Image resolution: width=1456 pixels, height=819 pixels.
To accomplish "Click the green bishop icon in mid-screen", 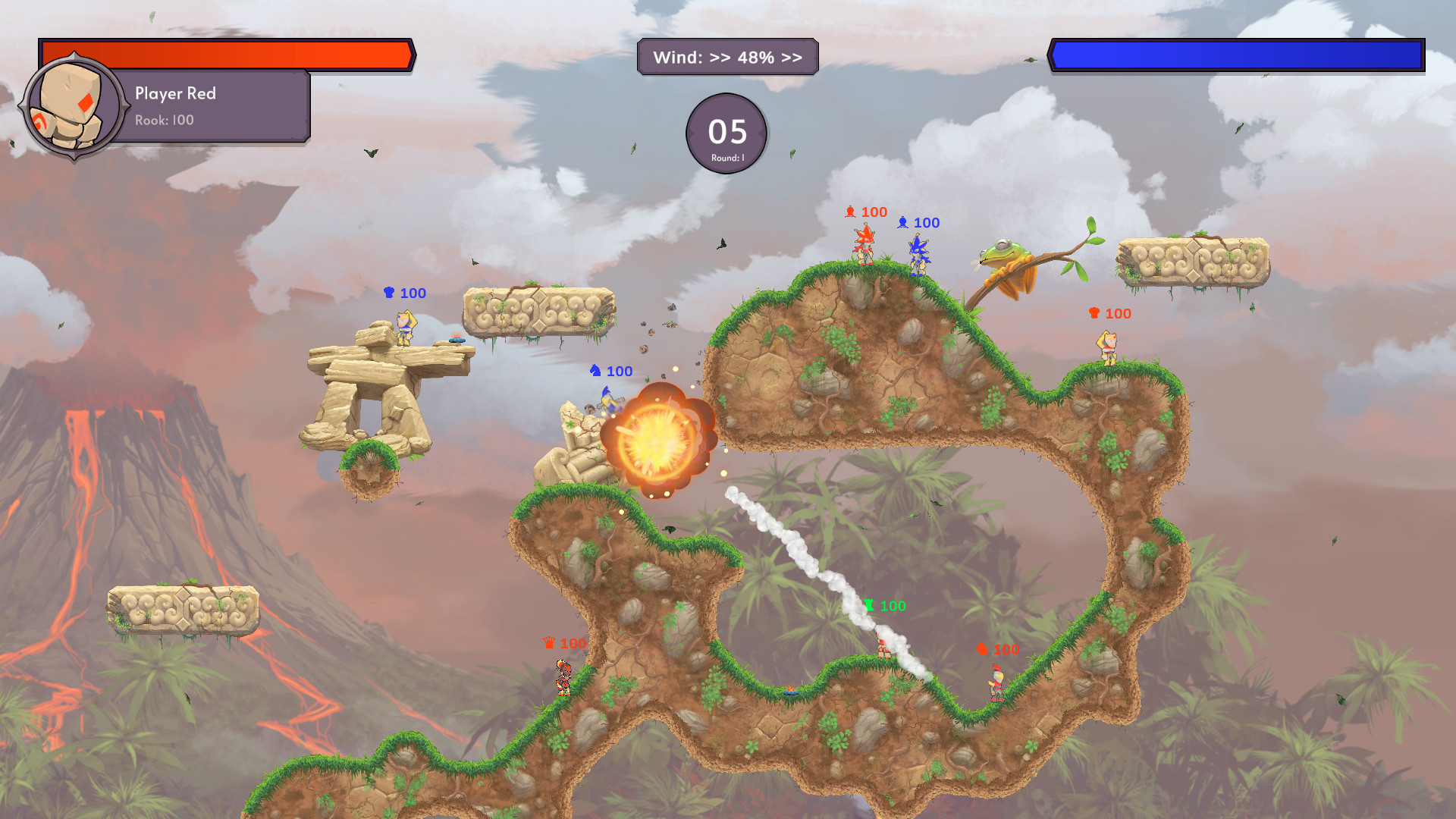I will pos(869,605).
